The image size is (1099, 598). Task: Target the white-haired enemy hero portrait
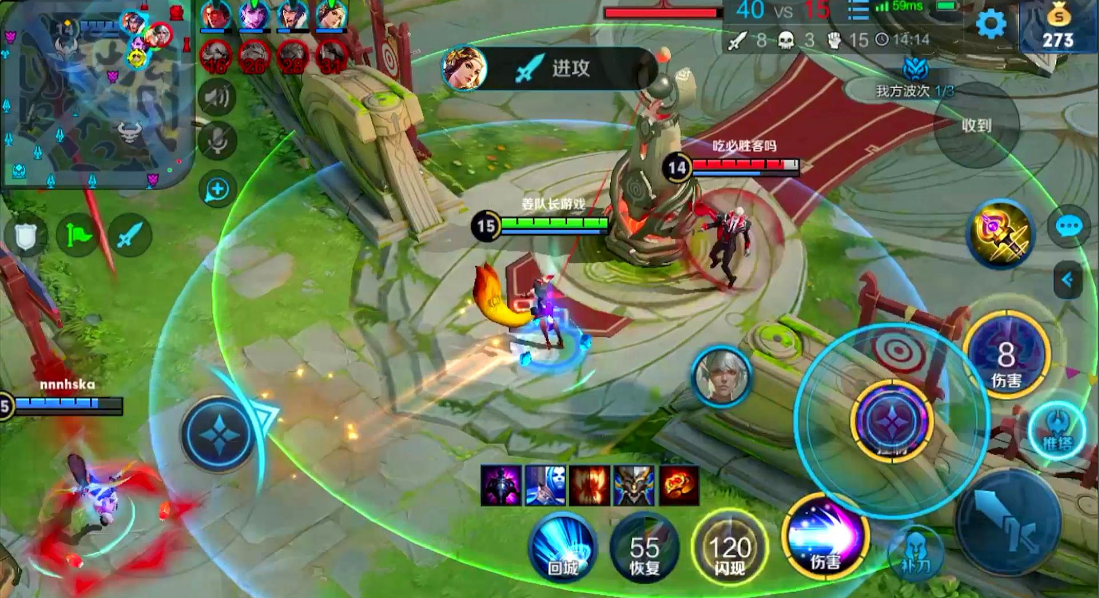722,377
